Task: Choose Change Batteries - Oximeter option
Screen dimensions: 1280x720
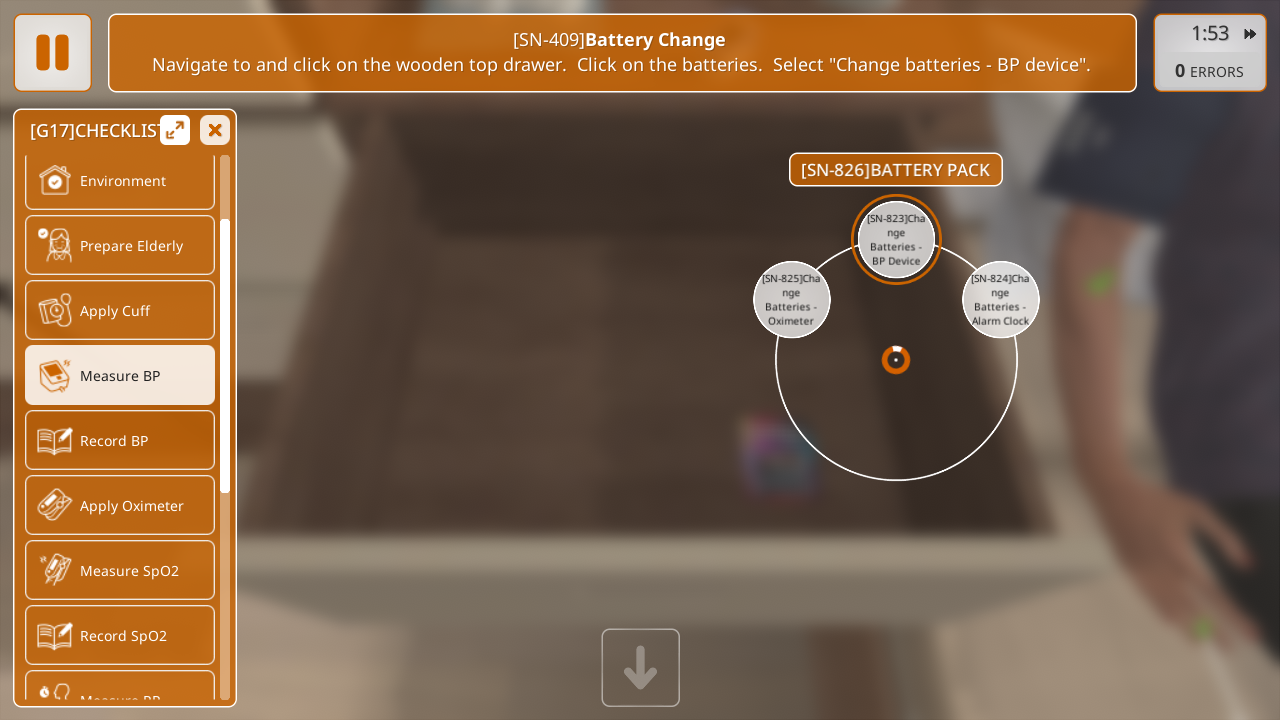Action: [x=791, y=300]
